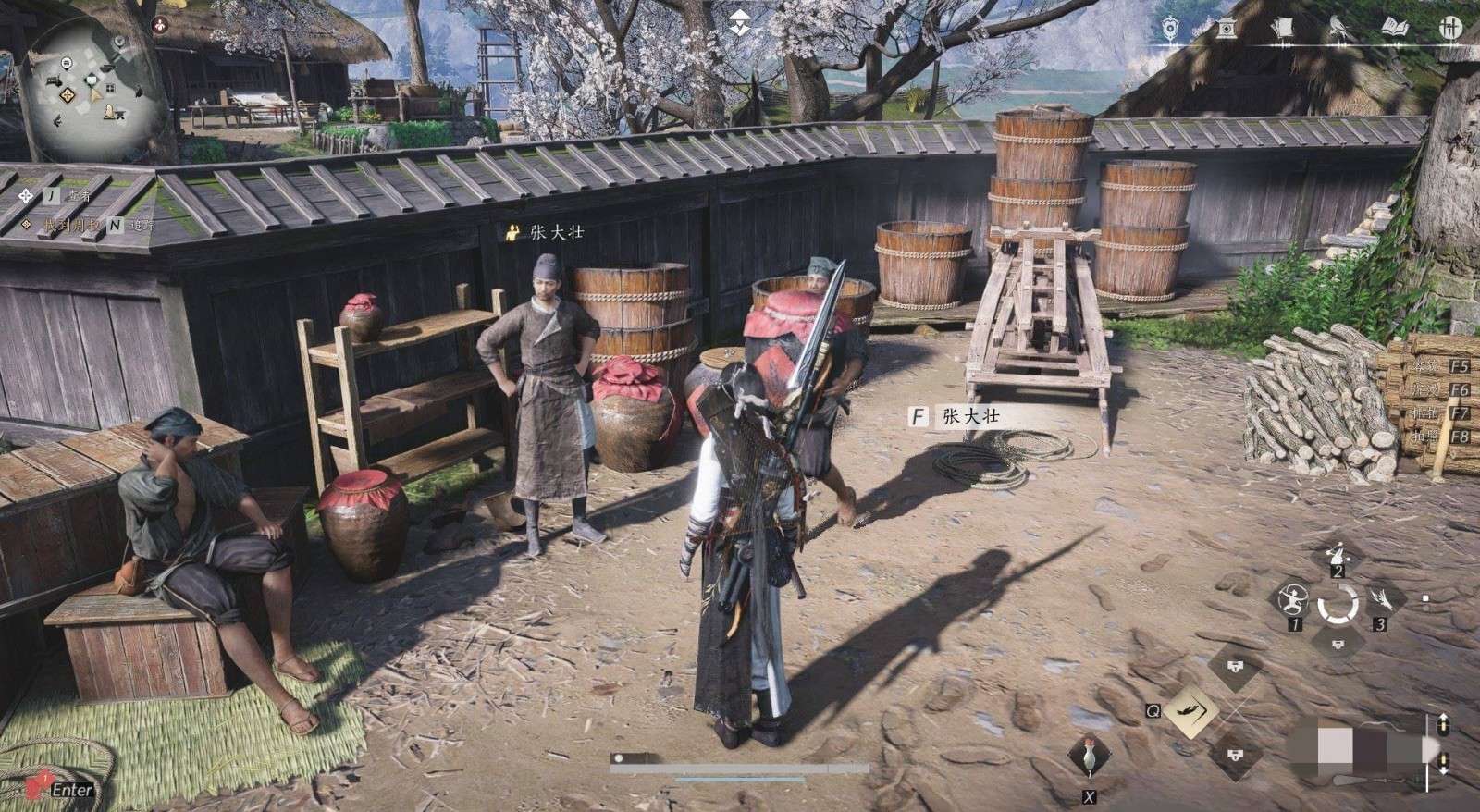Open the shrine-shaped menu icon
Viewport: 1480px width, 812px height.
pos(1227,29)
